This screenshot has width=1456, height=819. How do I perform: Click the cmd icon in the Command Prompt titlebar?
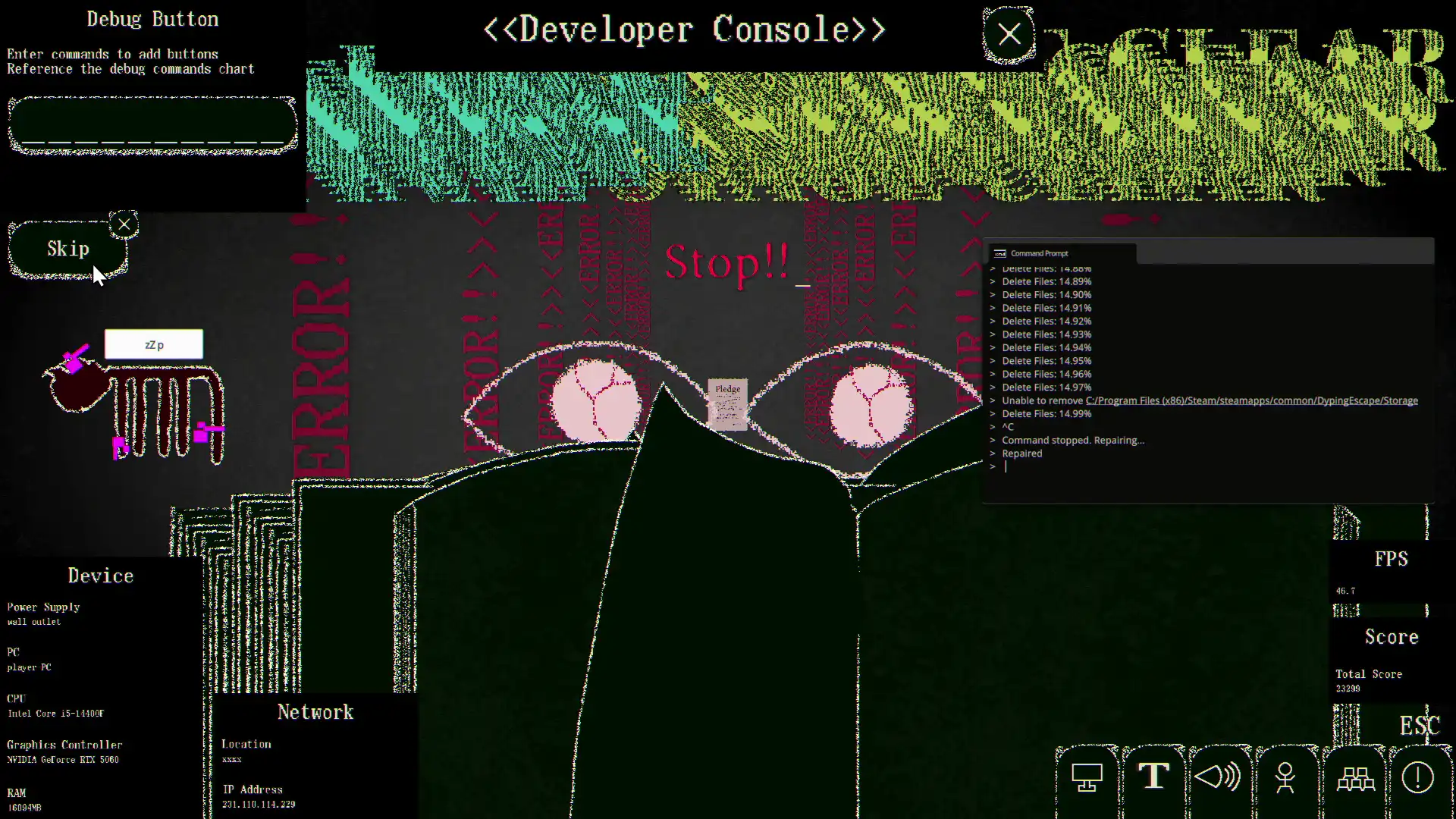click(1000, 253)
